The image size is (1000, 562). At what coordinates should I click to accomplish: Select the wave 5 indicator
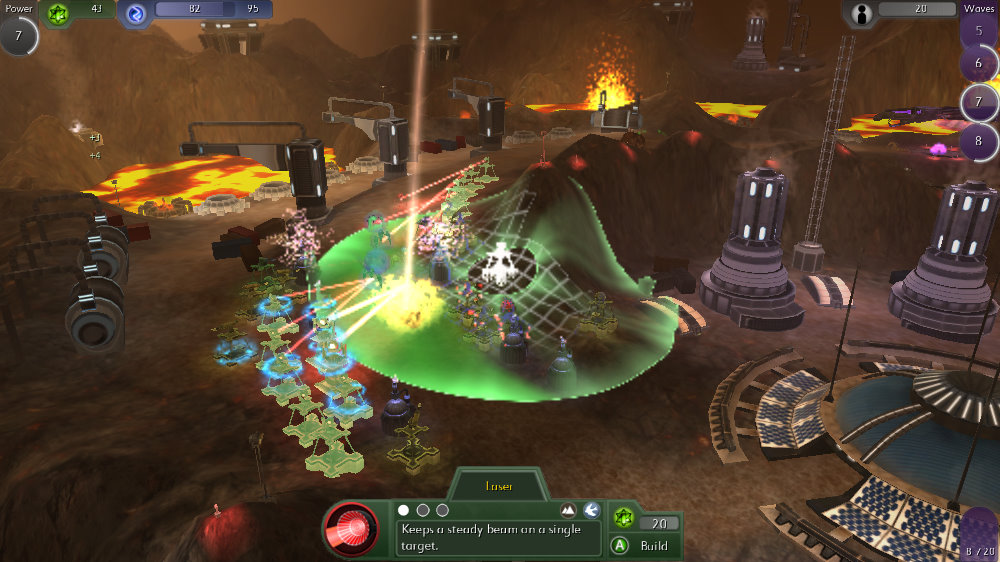click(978, 29)
